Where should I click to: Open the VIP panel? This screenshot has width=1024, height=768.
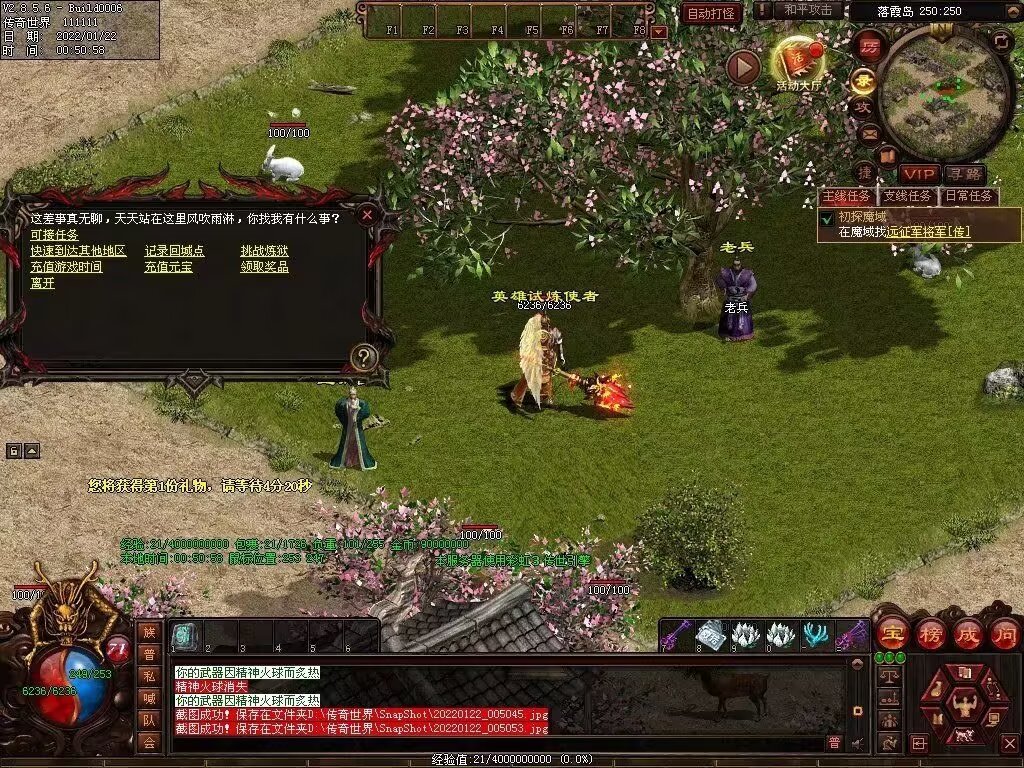(x=919, y=174)
